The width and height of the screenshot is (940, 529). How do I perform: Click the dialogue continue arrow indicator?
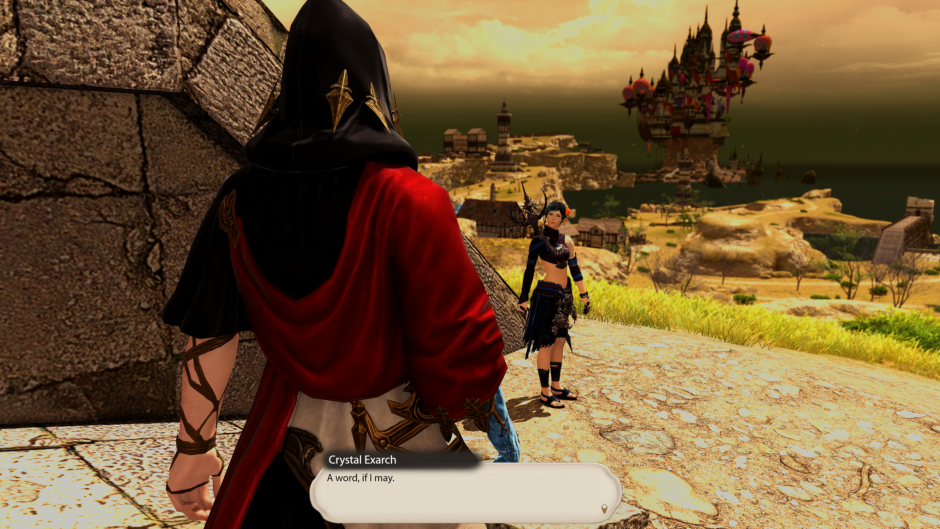[x=603, y=510]
